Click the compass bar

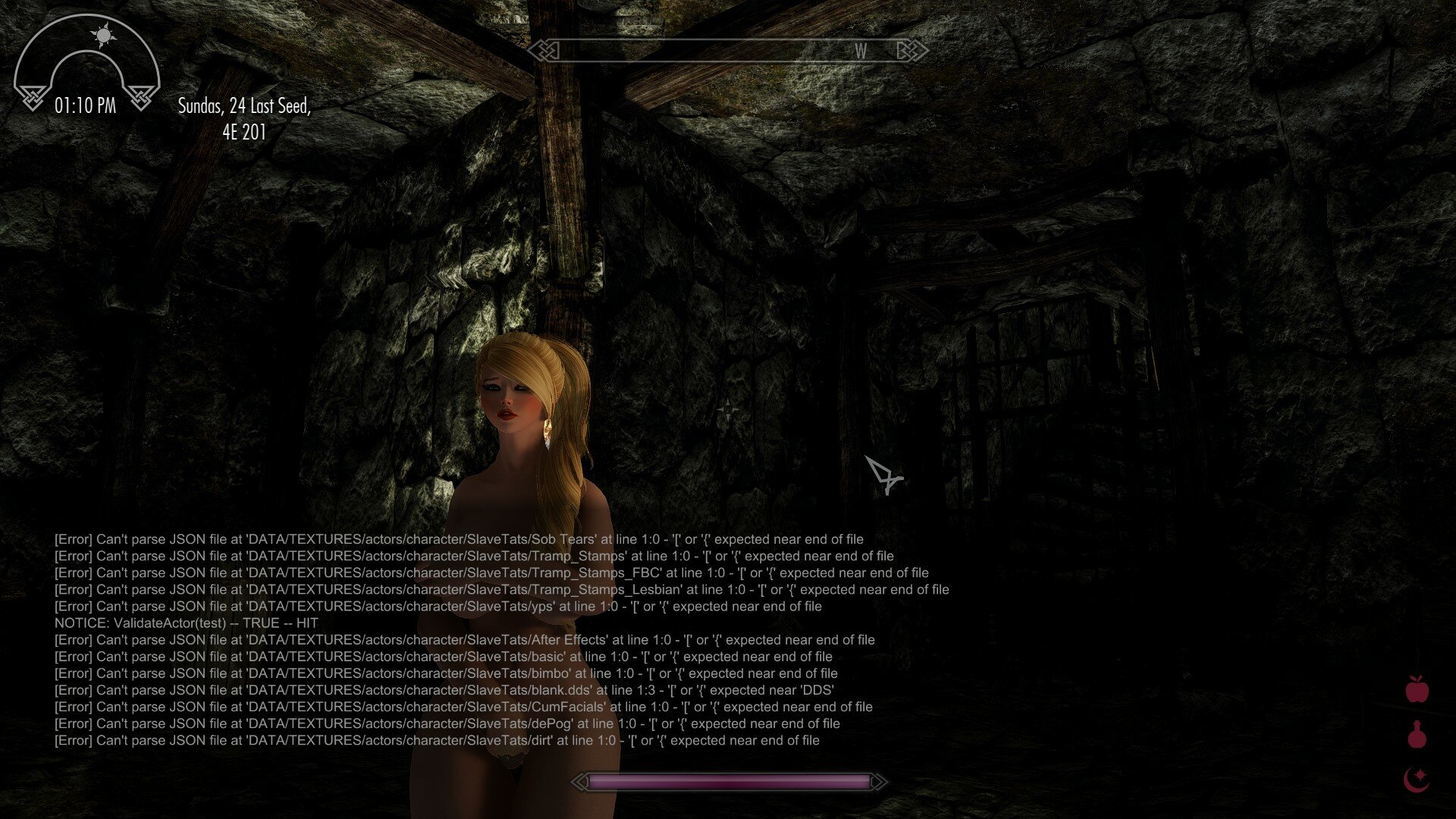click(728, 51)
